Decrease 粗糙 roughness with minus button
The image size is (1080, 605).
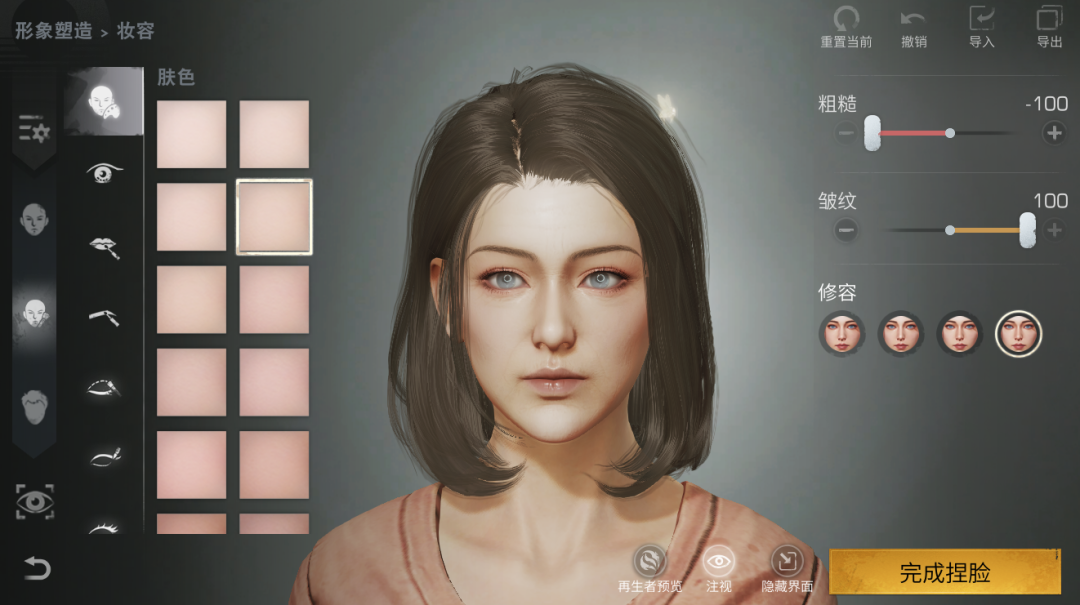[x=846, y=132]
